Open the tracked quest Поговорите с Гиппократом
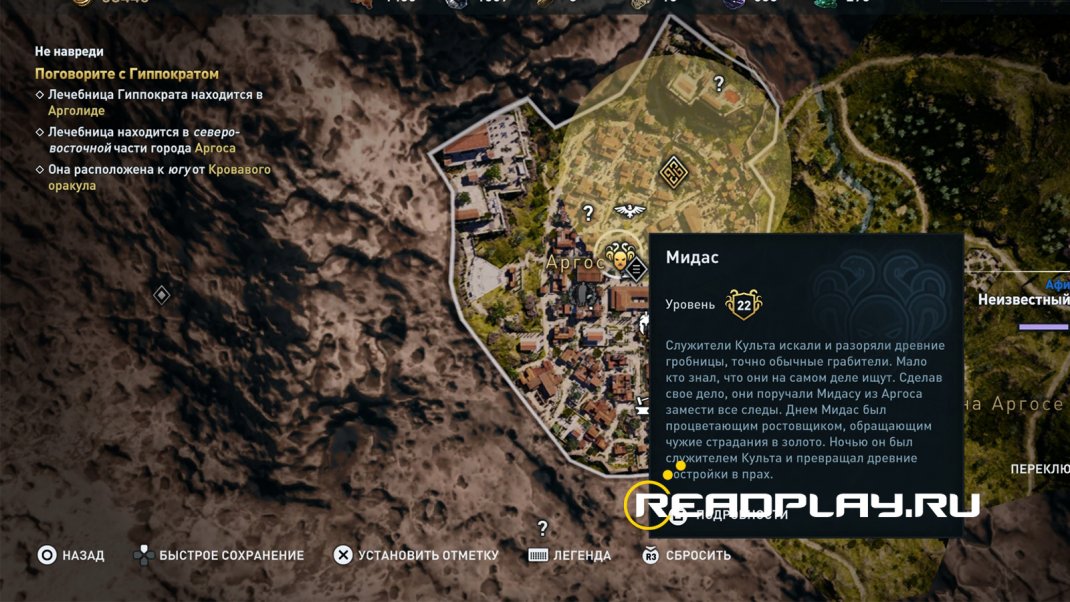 coord(127,74)
